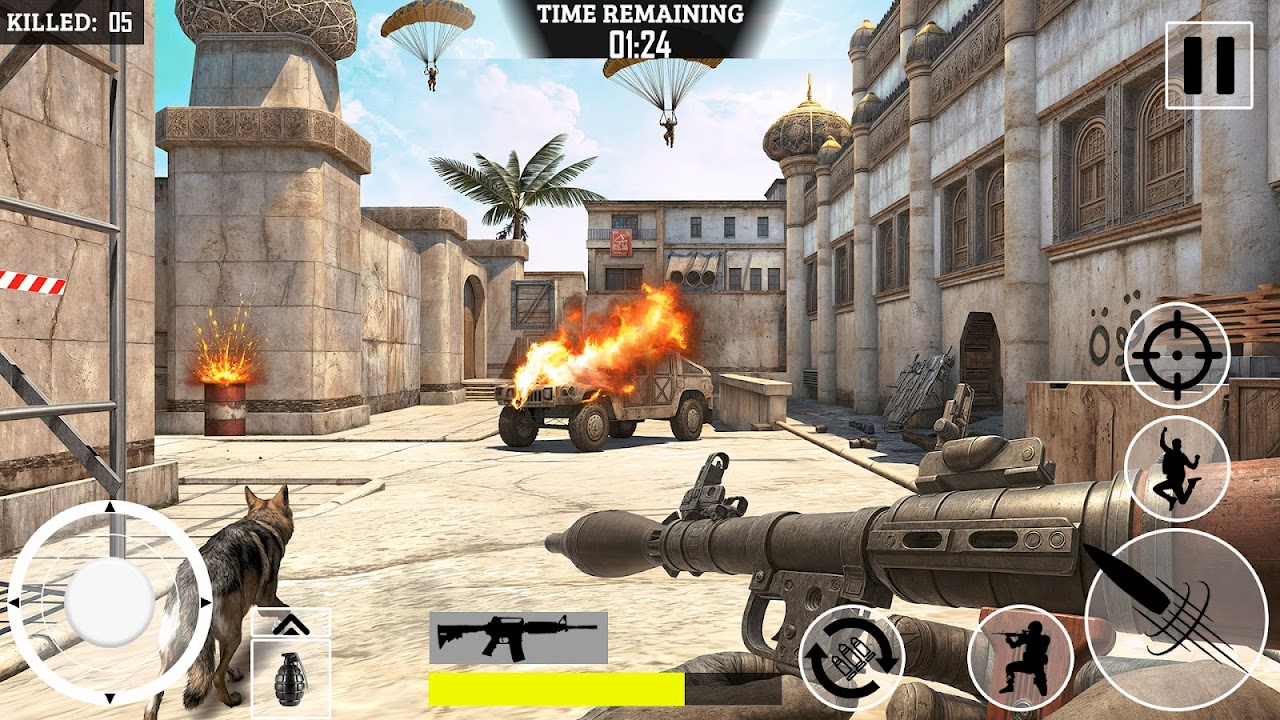Reload ammo with the circular arrows button

click(x=852, y=658)
